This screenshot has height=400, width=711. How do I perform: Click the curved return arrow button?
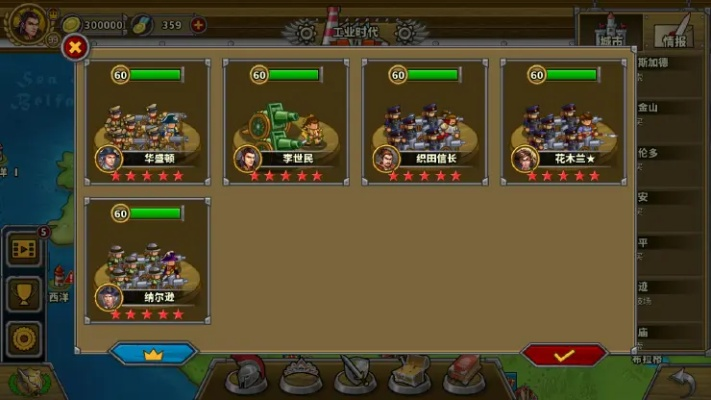tap(682, 381)
